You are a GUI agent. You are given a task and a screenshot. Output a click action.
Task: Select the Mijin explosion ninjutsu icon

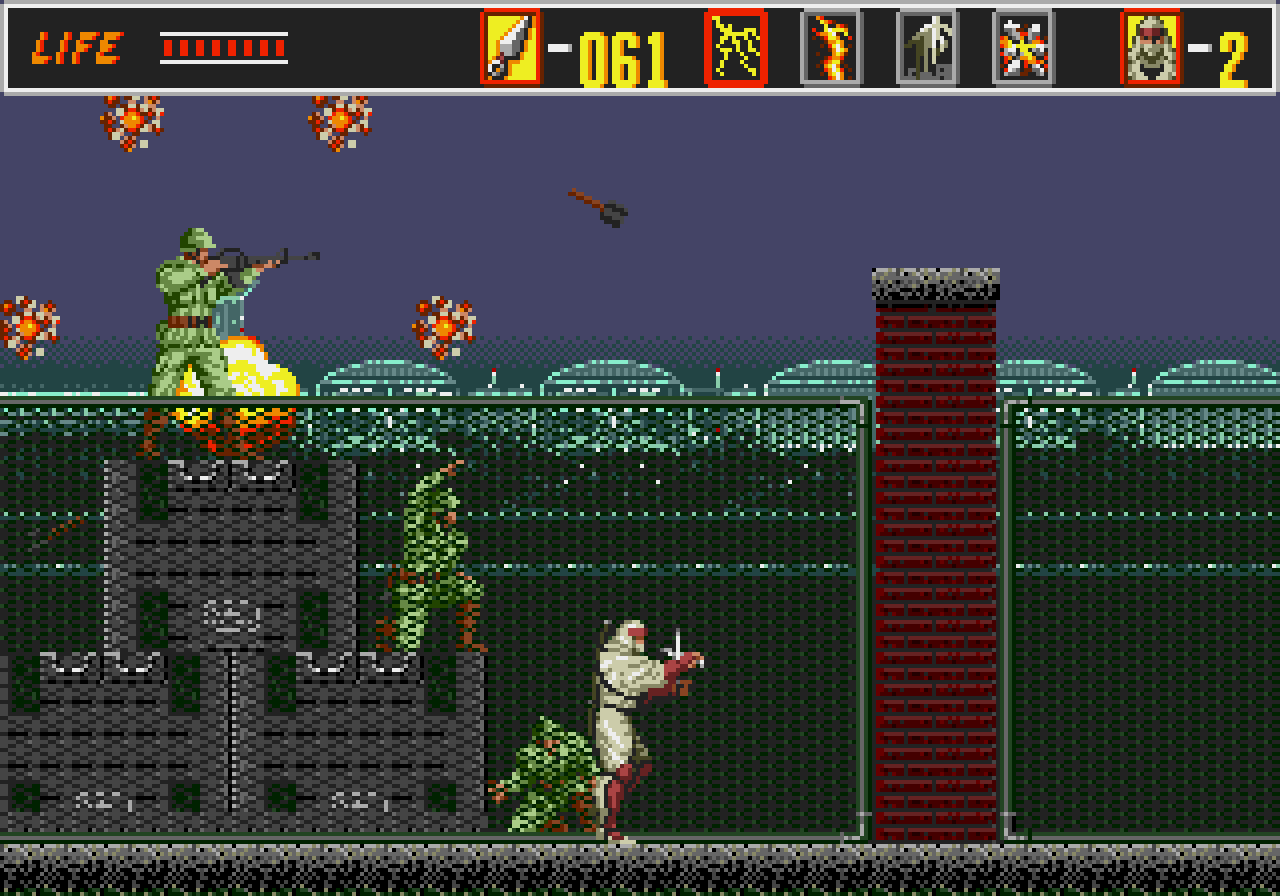1022,45
